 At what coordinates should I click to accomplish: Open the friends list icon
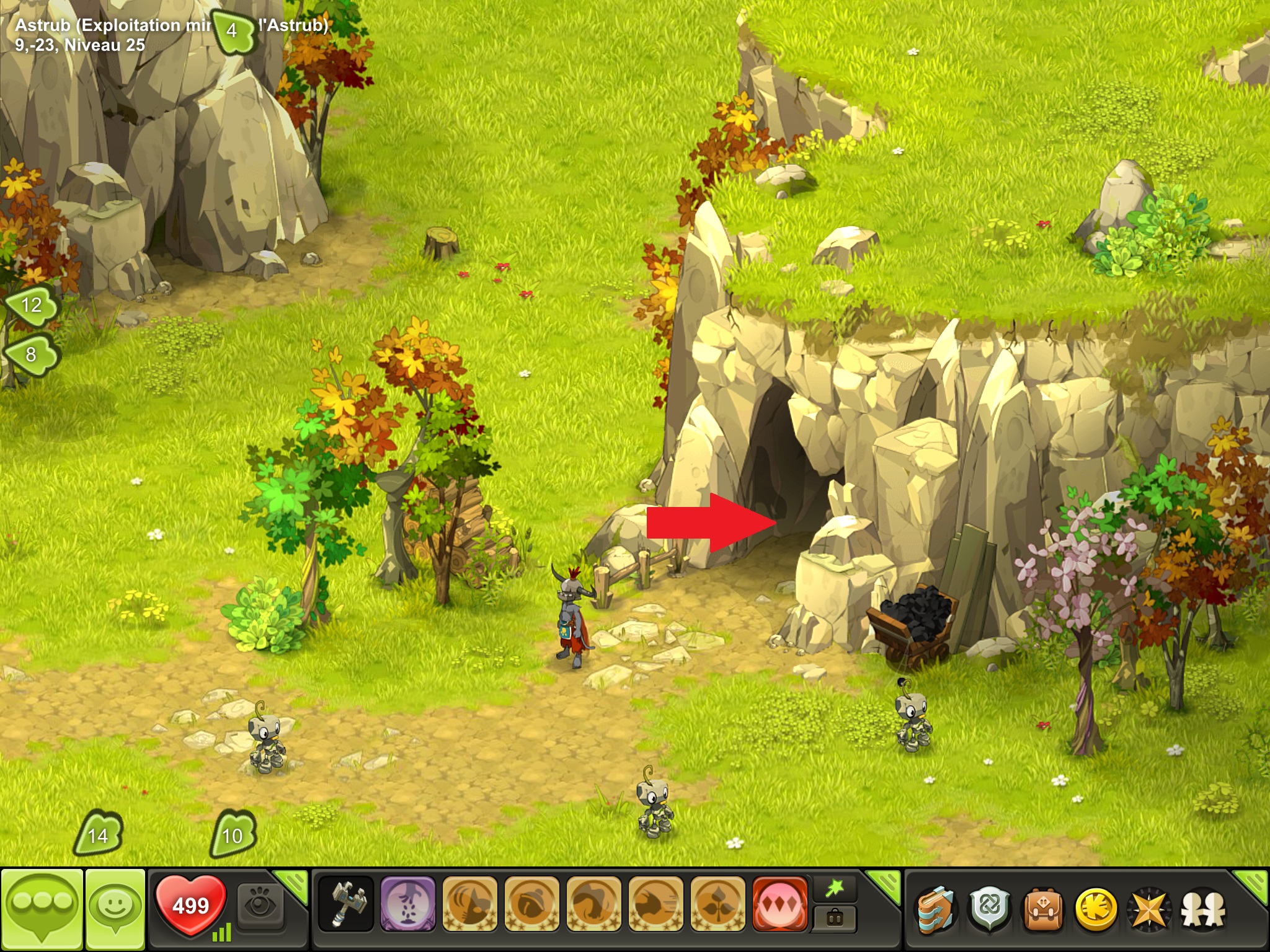pos(1203,909)
